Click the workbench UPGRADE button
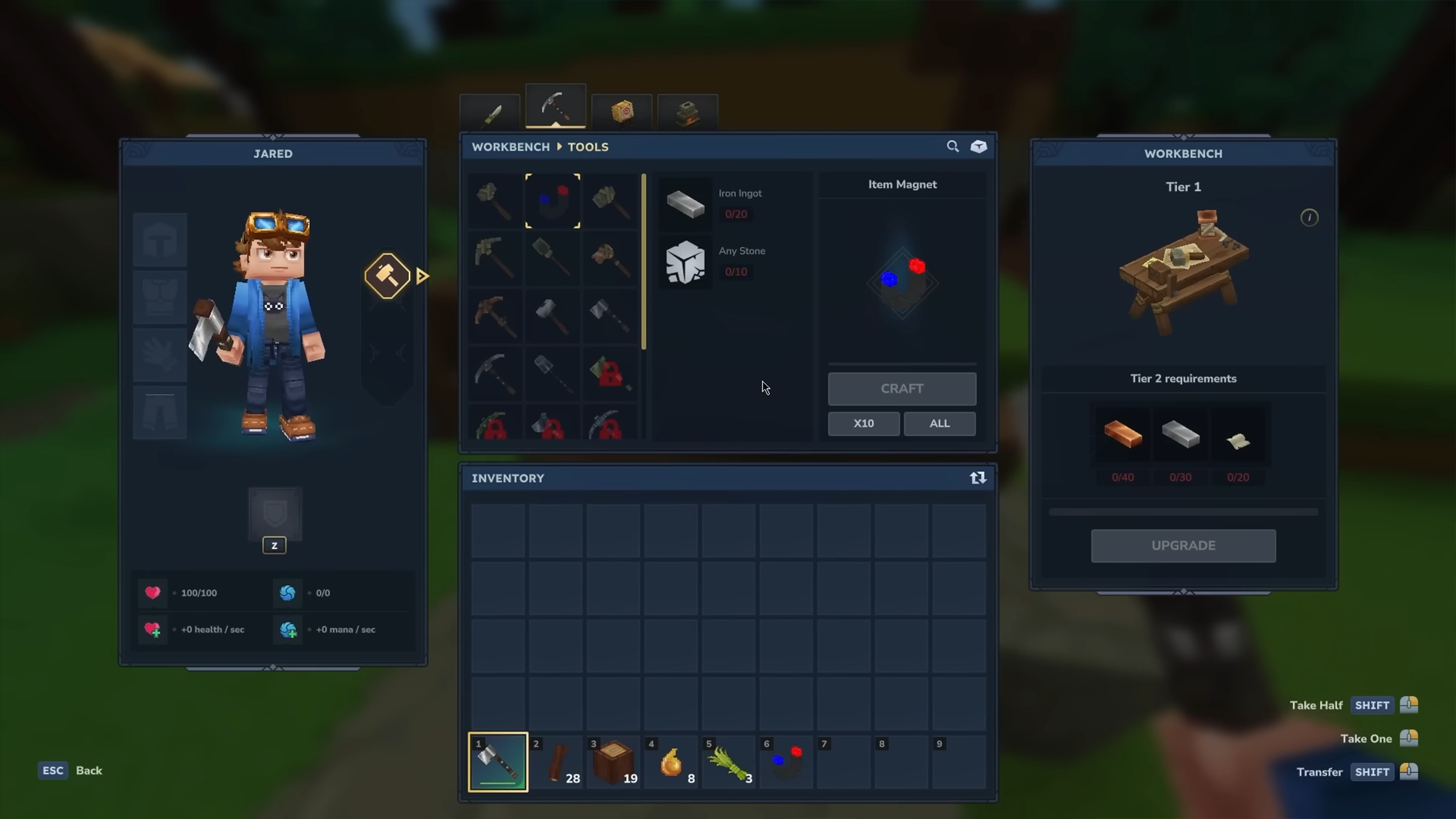 [x=1183, y=545]
